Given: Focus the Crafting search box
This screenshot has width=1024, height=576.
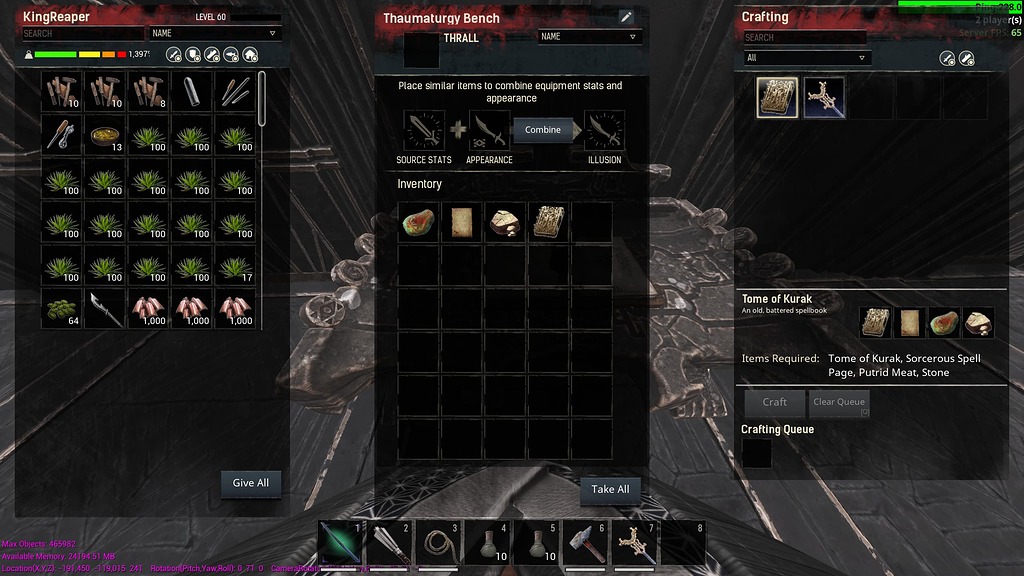Looking at the screenshot, I should click(x=804, y=37).
